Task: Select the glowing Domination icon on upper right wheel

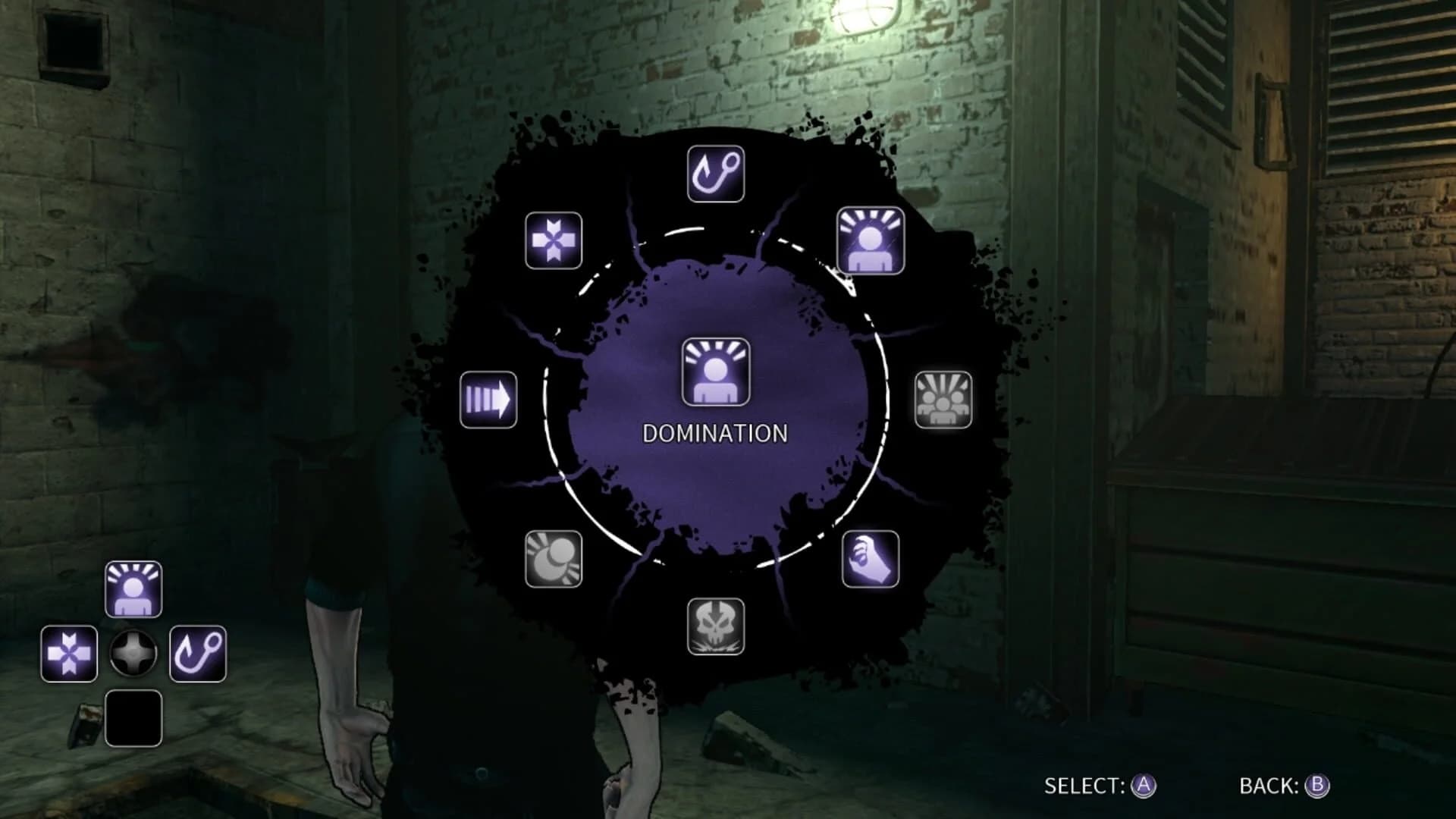Action: (x=871, y=241)
